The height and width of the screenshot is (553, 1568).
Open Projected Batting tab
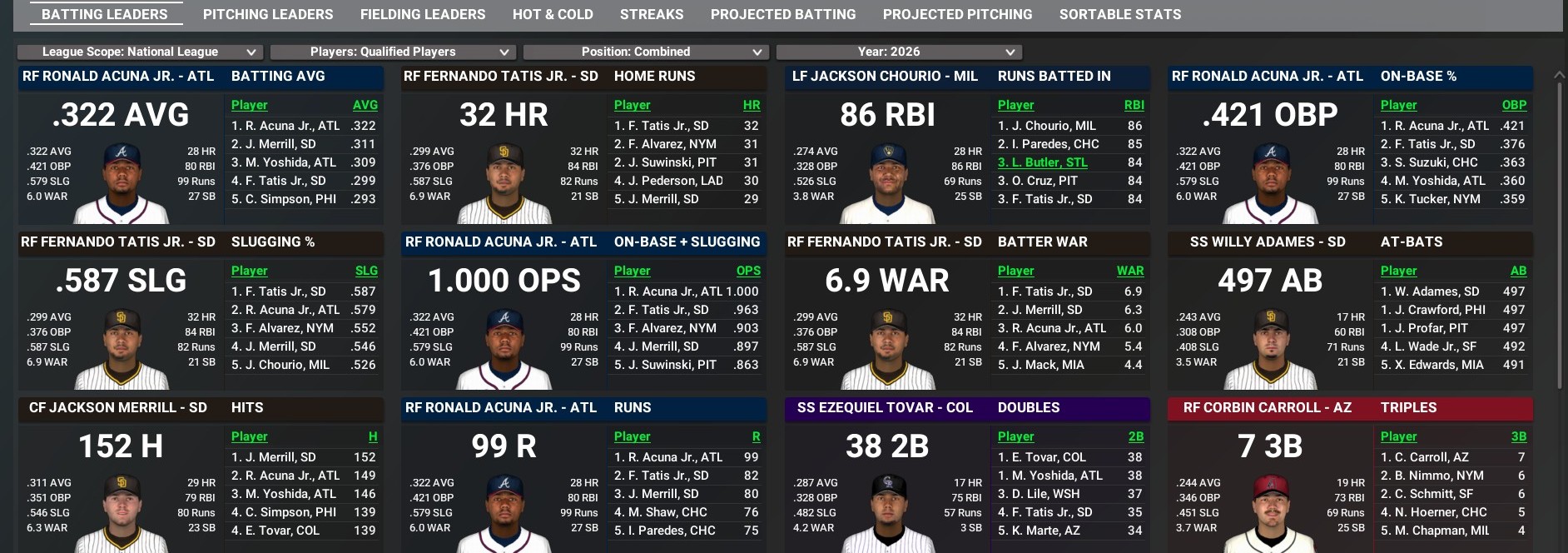pyautogui.click(x=782, y=14)
